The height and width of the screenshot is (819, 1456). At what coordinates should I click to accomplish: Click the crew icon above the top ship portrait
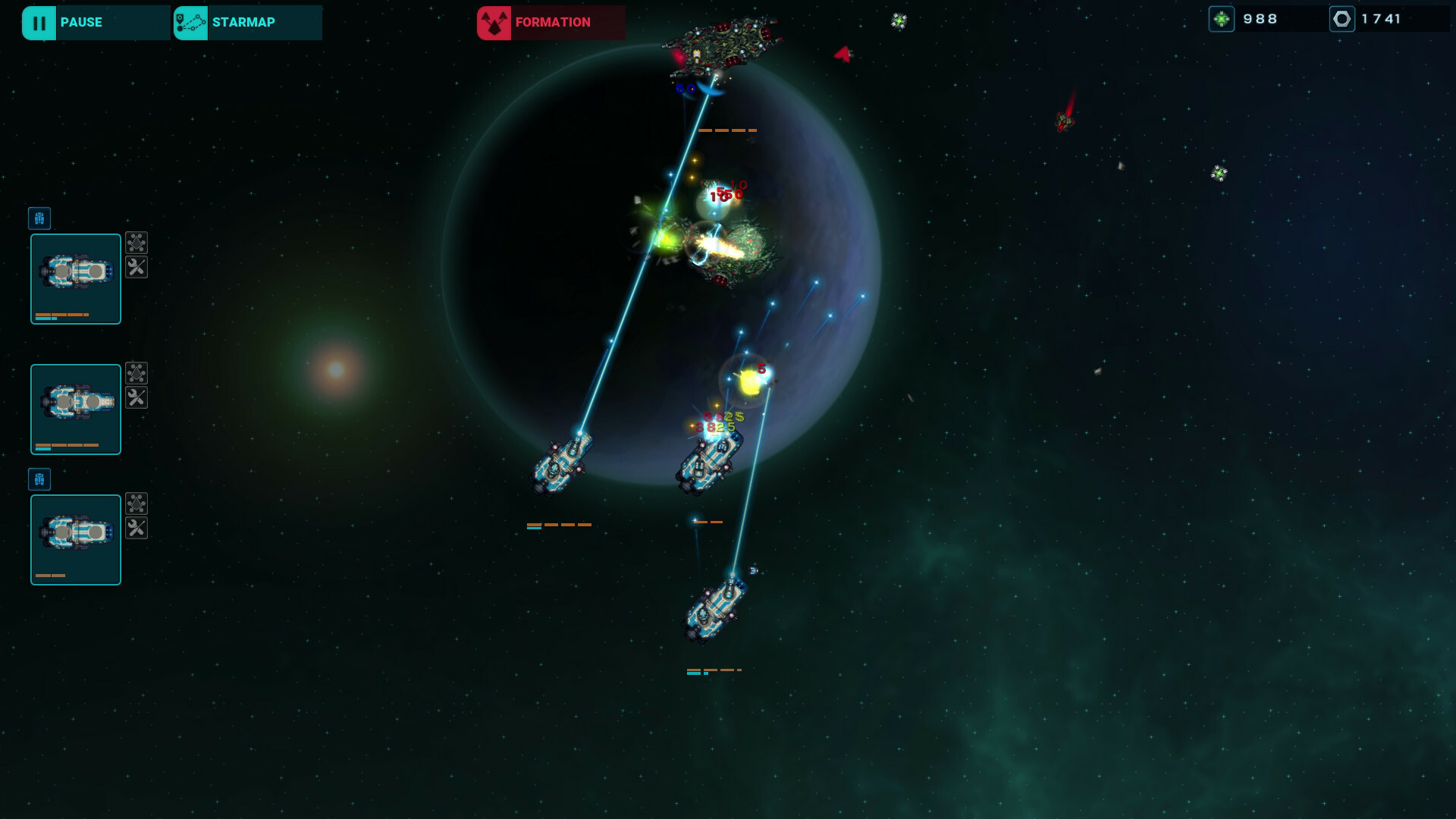pos(39,218)
